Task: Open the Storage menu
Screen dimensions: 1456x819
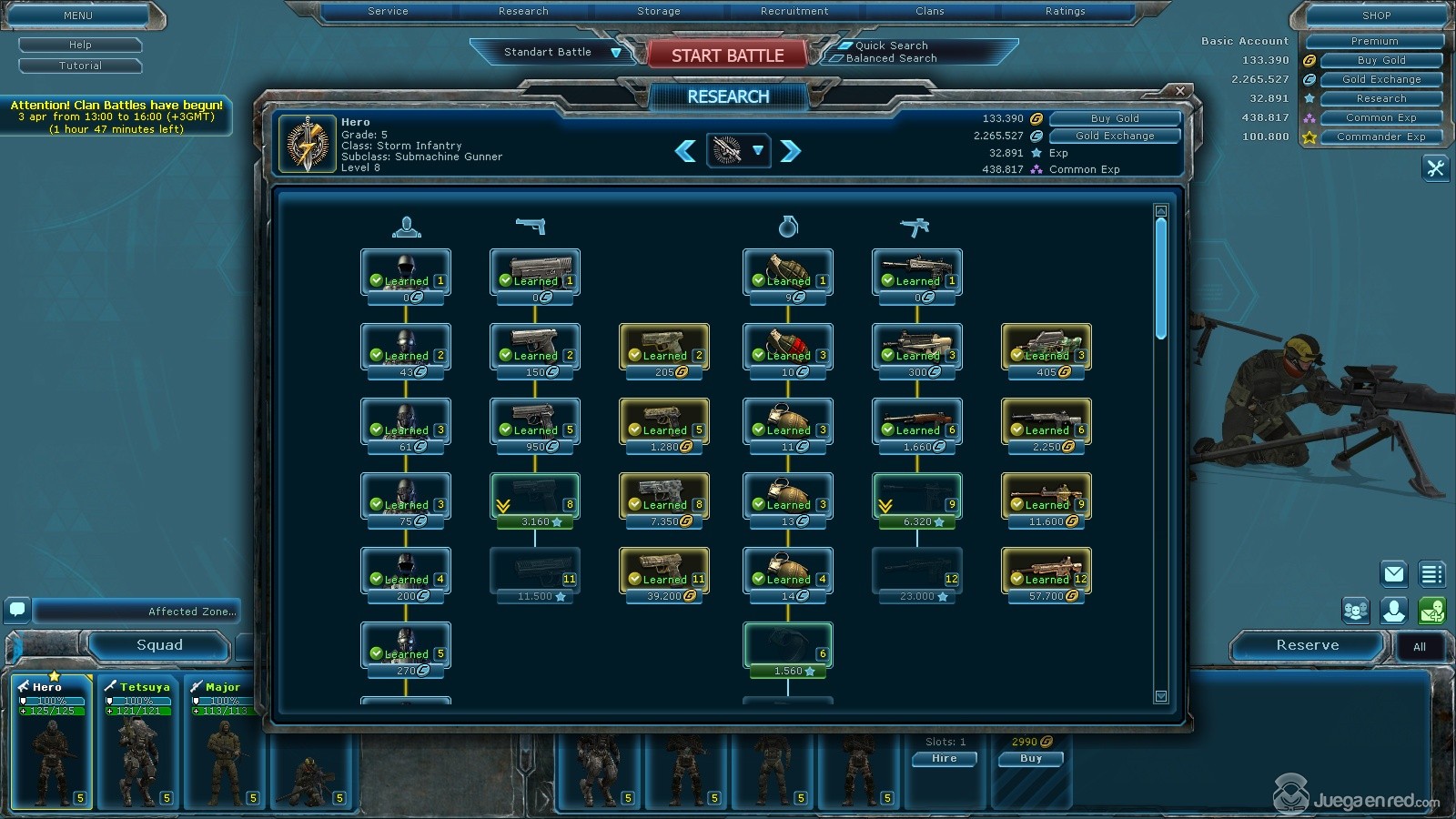Action: (x=658, y=12)
